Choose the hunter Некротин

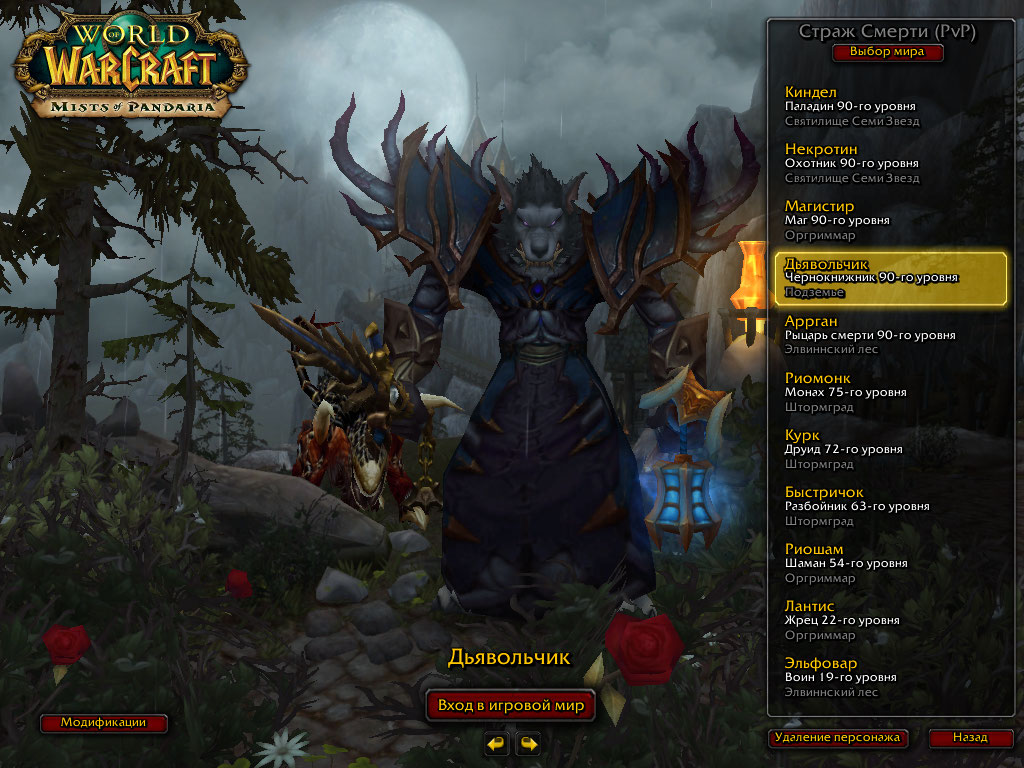point(889,164)
